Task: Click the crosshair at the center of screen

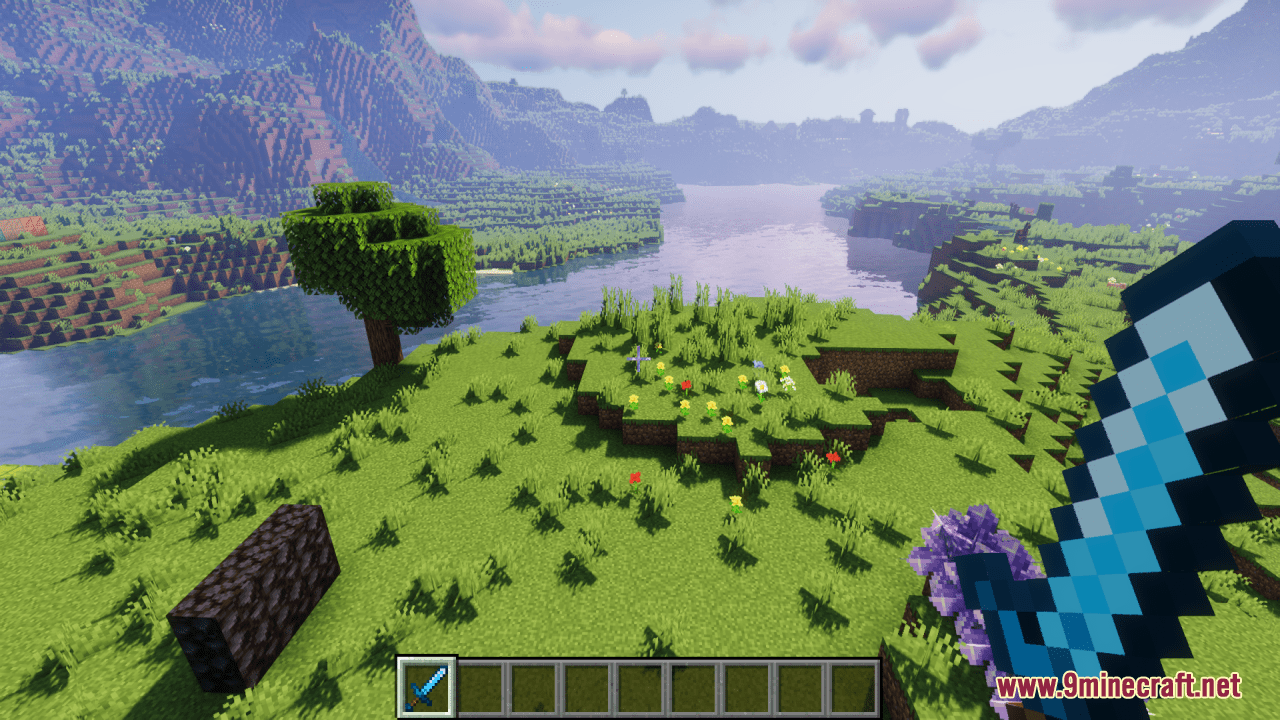Action: click(640, 360)
